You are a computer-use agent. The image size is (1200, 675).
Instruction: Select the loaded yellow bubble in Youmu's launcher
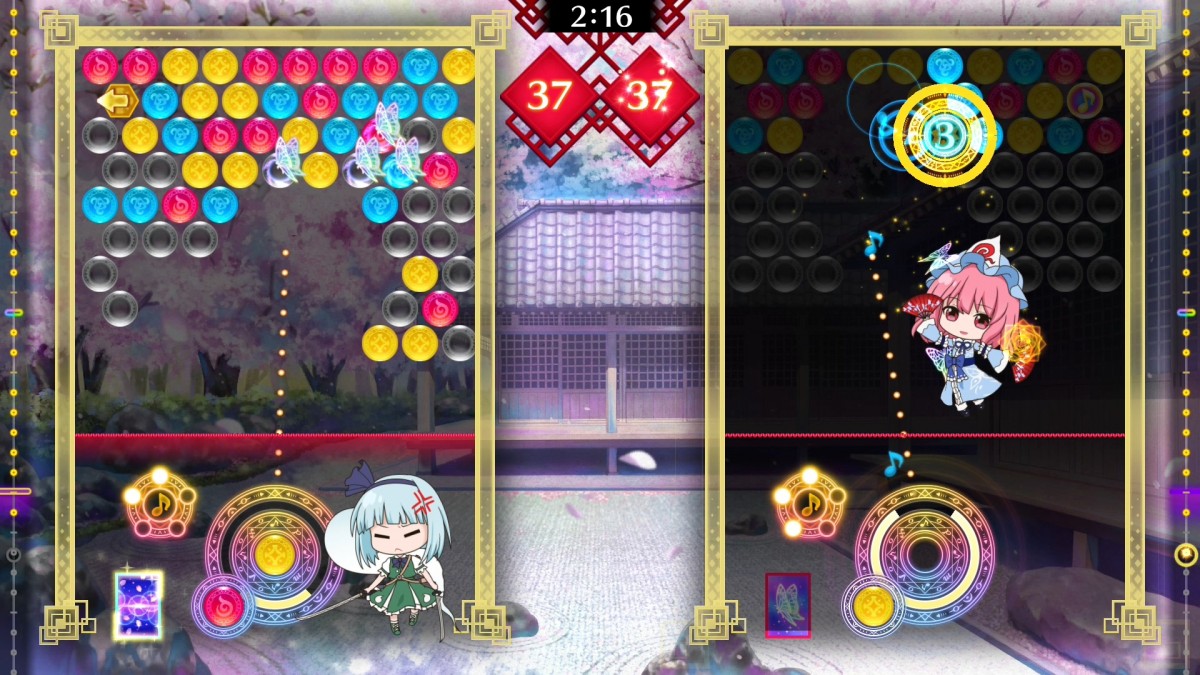click(274, 553)
